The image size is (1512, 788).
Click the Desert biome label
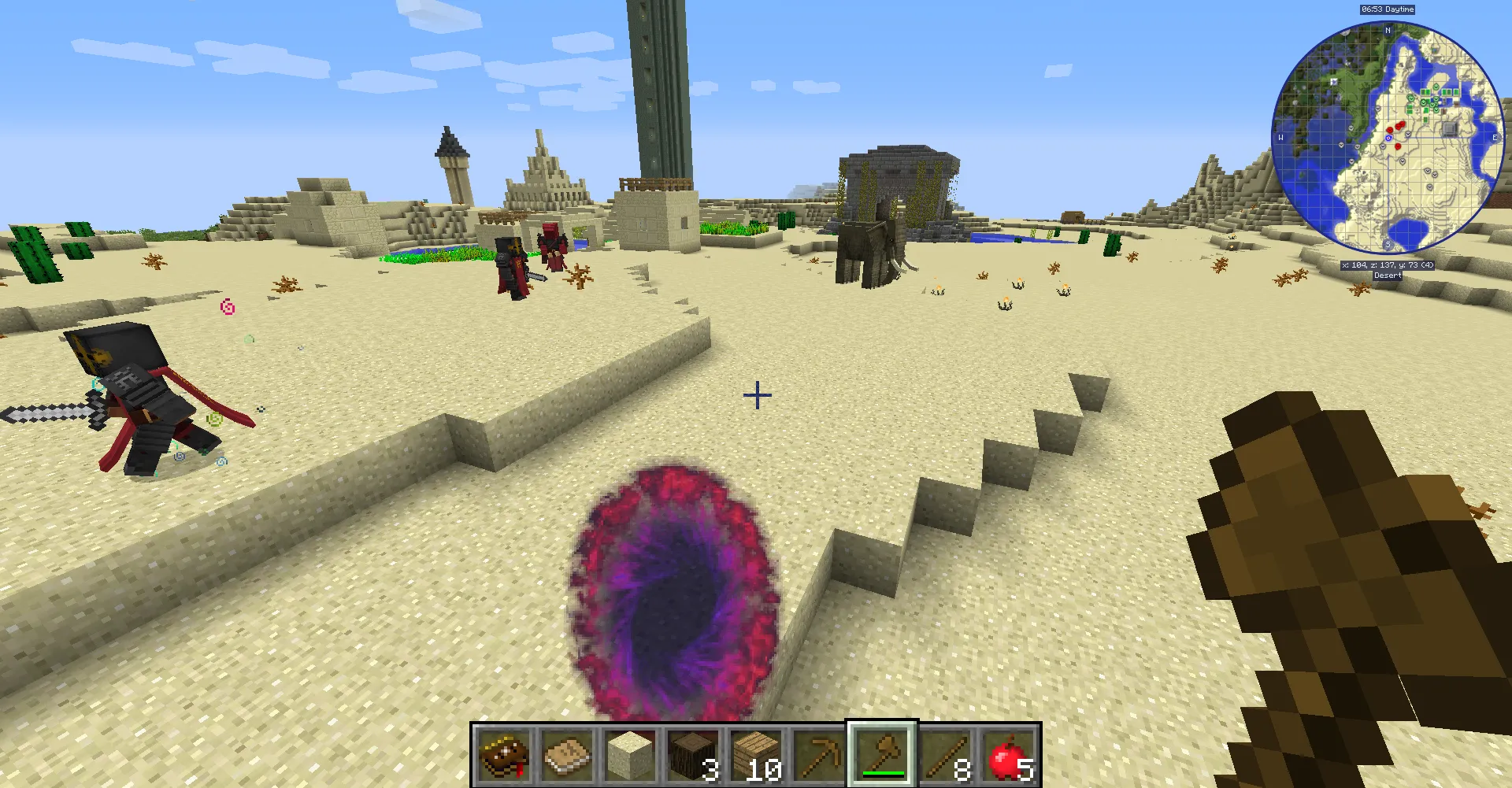pos(1388,274)
